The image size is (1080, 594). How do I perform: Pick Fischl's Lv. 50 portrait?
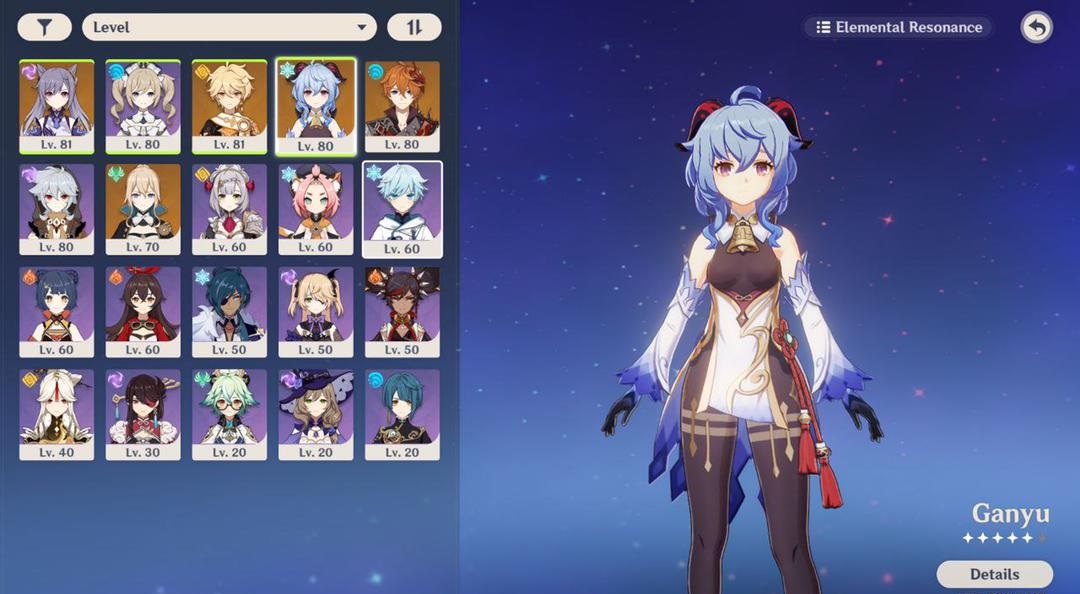[x=316, y=311]
